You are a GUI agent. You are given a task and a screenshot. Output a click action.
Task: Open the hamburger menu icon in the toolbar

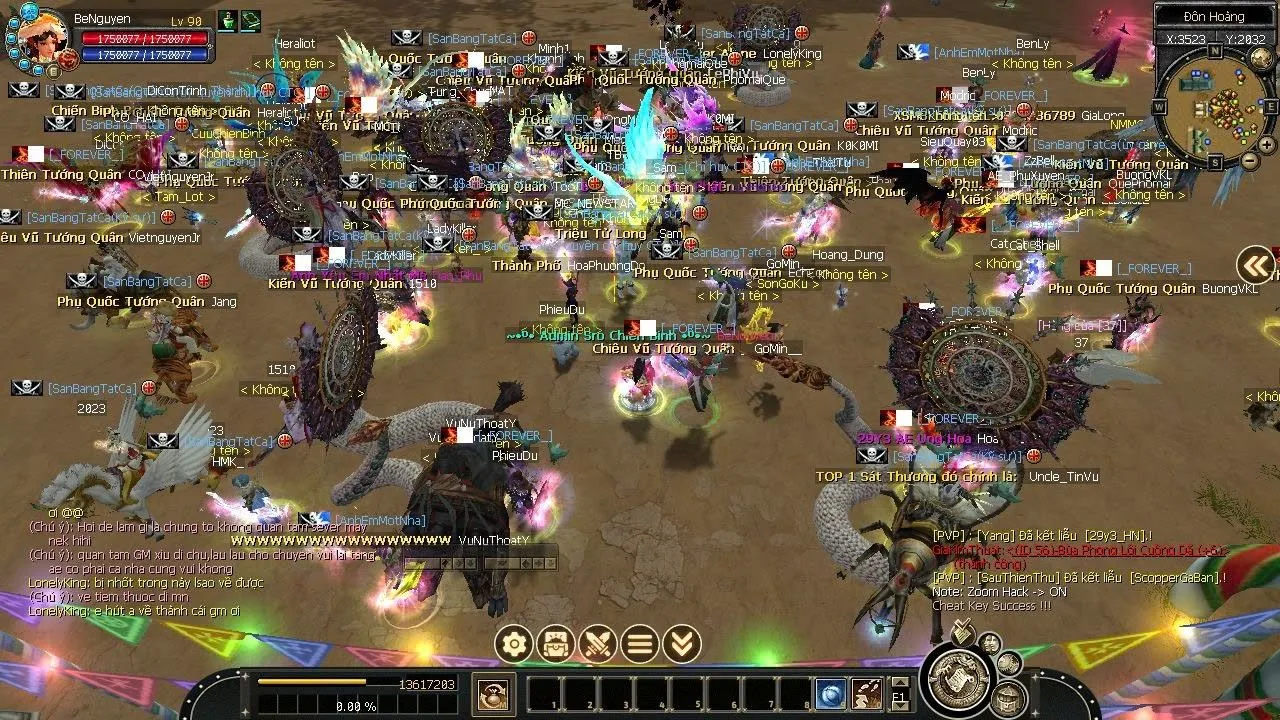638,644
